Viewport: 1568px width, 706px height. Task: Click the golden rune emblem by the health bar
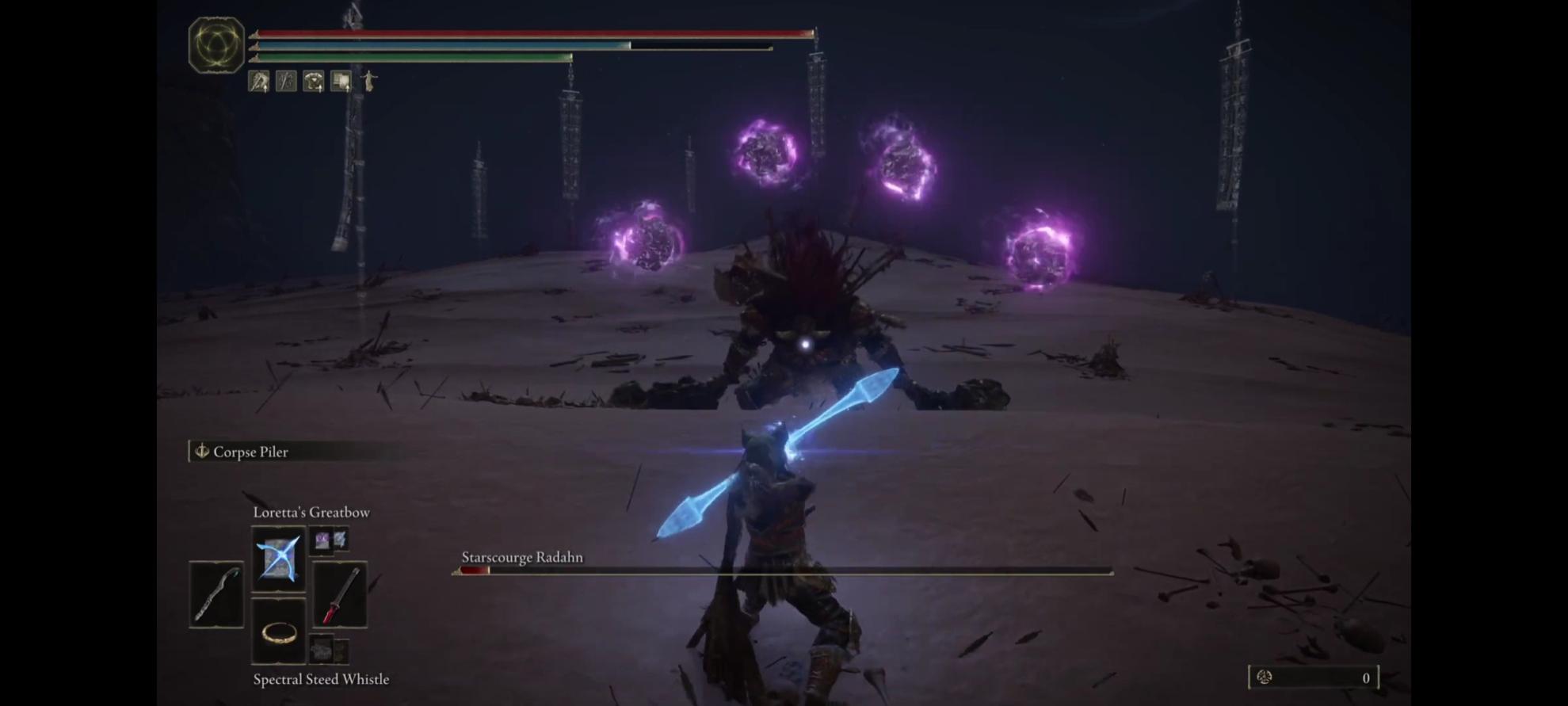coord(216,44)
